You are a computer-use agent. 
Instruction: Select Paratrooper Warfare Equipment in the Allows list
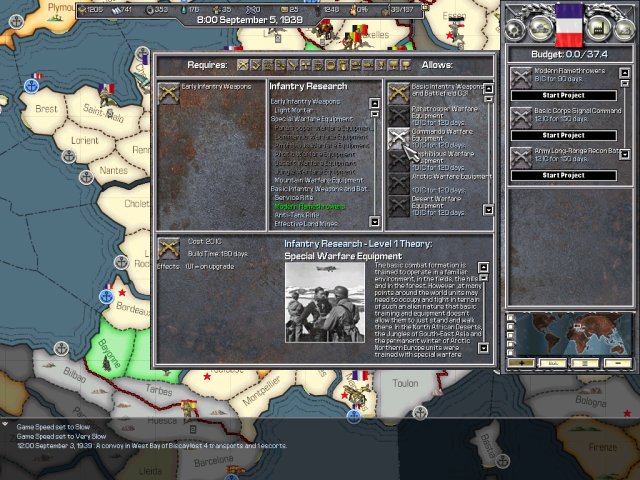point(440,109)
